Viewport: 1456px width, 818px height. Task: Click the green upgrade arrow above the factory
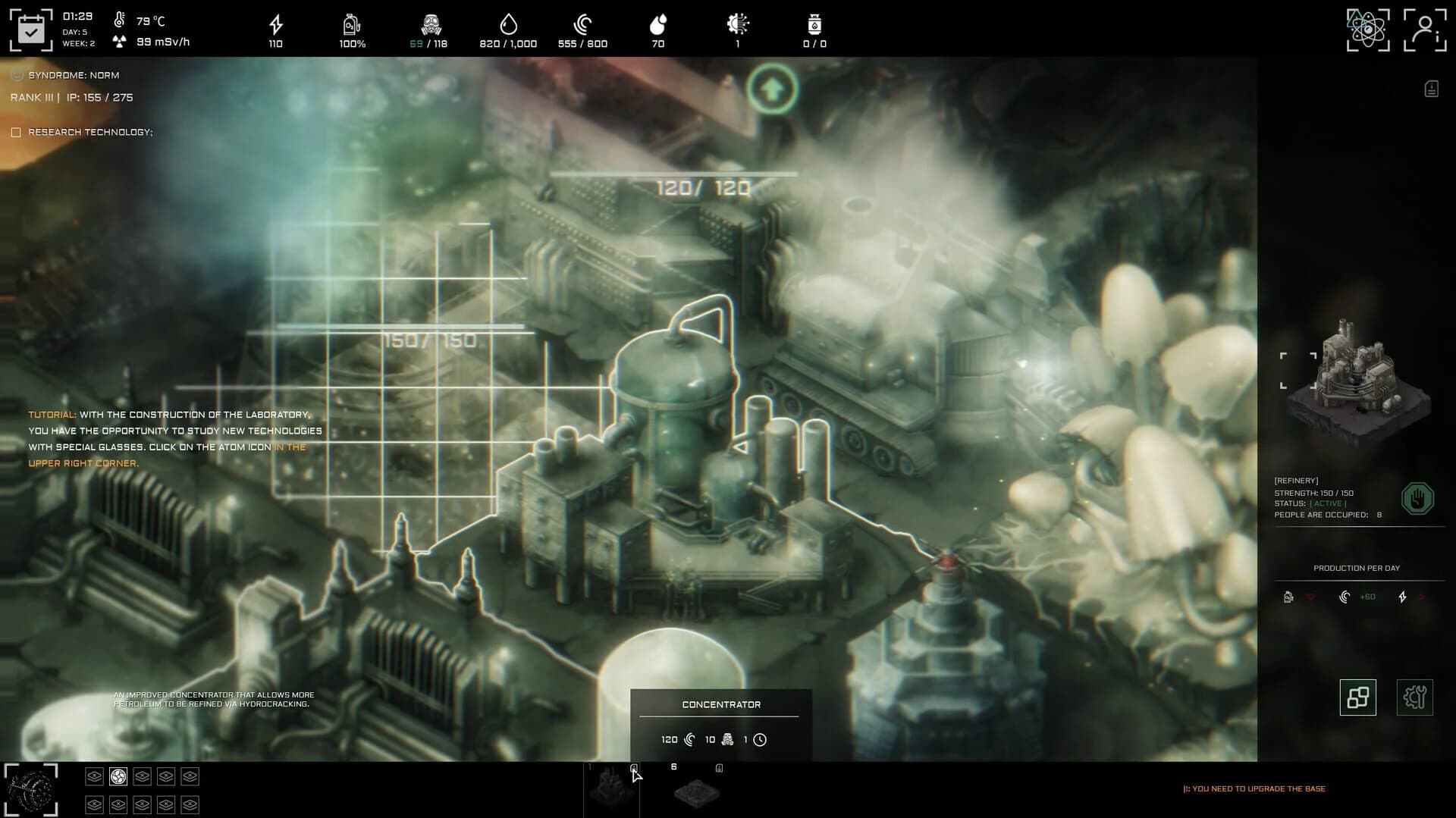[x=772, y=89]
